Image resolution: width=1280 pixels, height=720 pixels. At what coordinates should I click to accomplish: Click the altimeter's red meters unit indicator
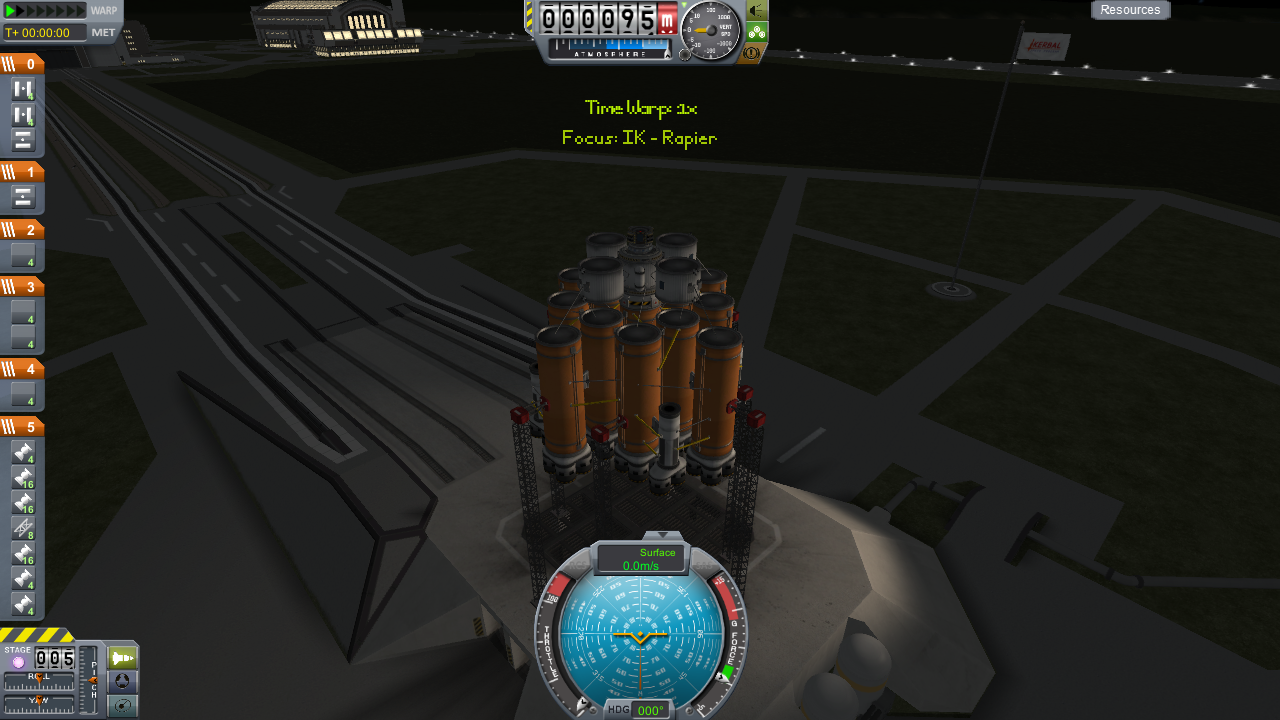(668, 20)
